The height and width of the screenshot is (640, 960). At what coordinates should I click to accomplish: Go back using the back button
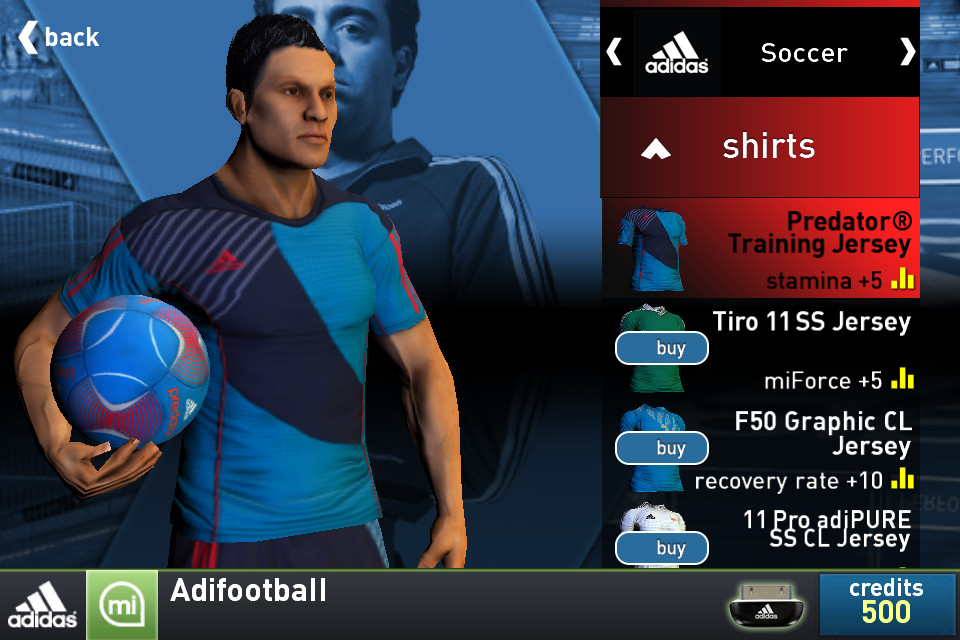[x=59, y=37]
